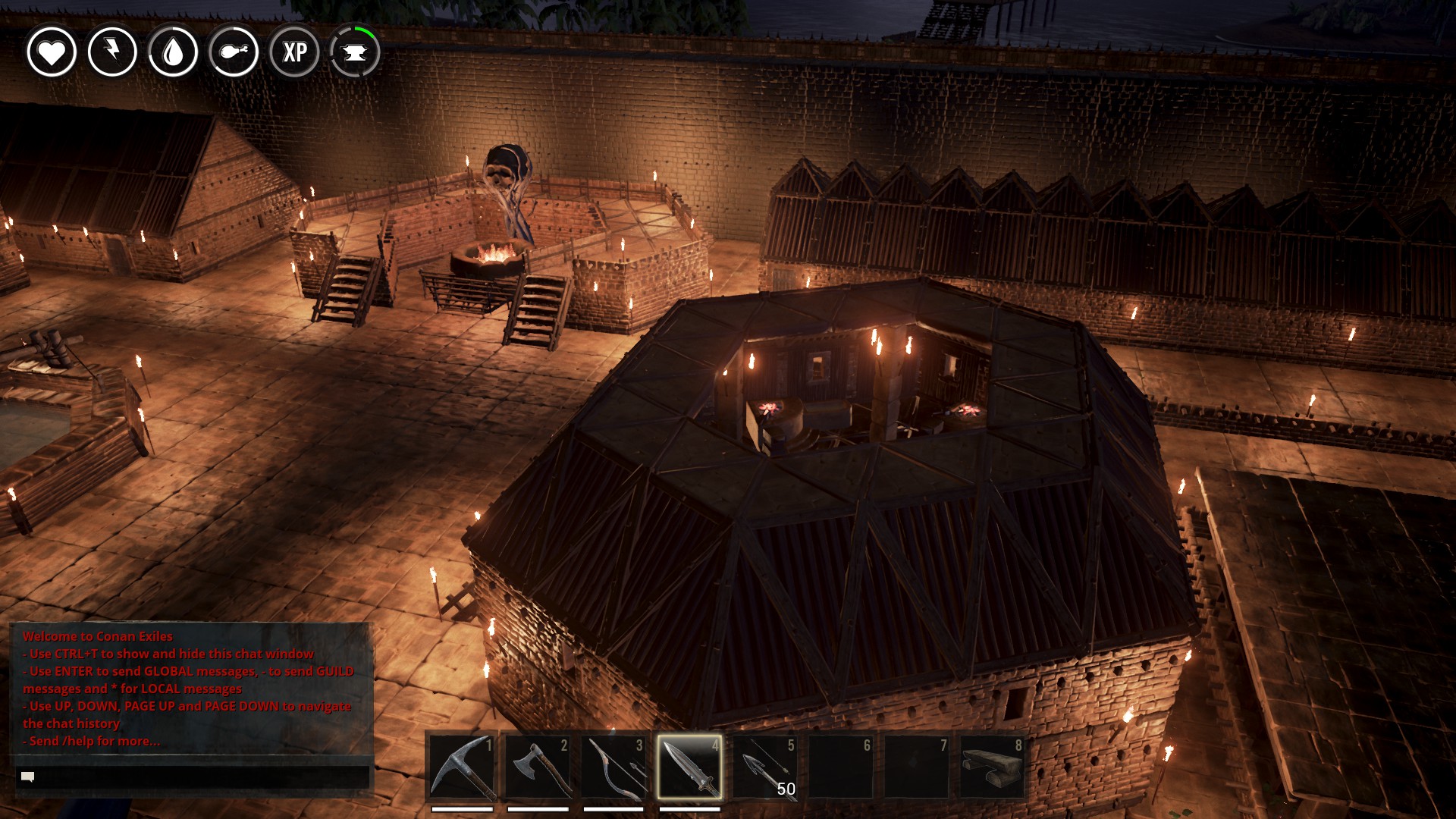The height and width of the screenshot is (819, 1456).
Task: Open the XP progress icon
Action: pos(294,52)
